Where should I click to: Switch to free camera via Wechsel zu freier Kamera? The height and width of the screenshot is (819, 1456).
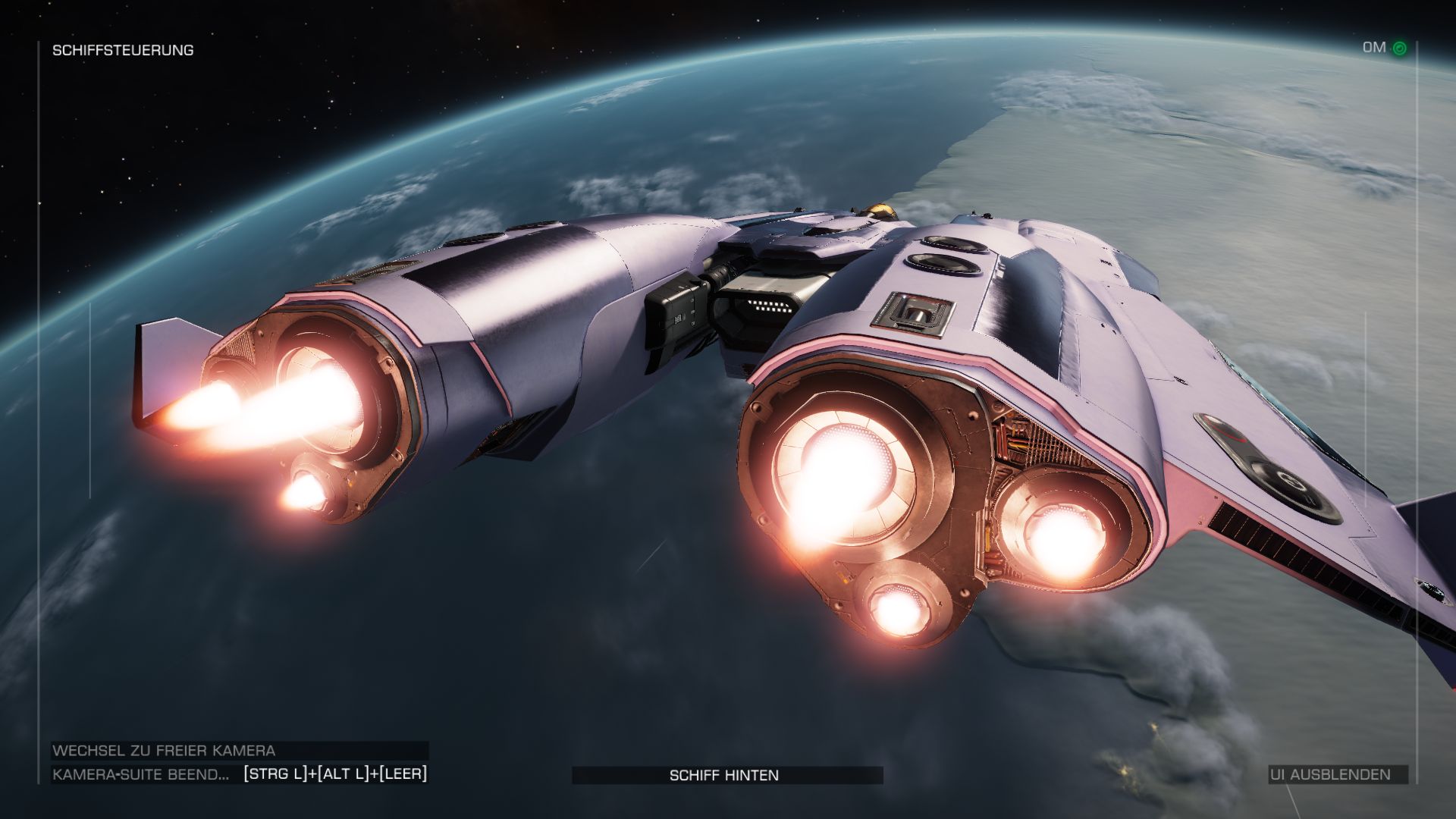pyautogui.click(x=164, y=751)
